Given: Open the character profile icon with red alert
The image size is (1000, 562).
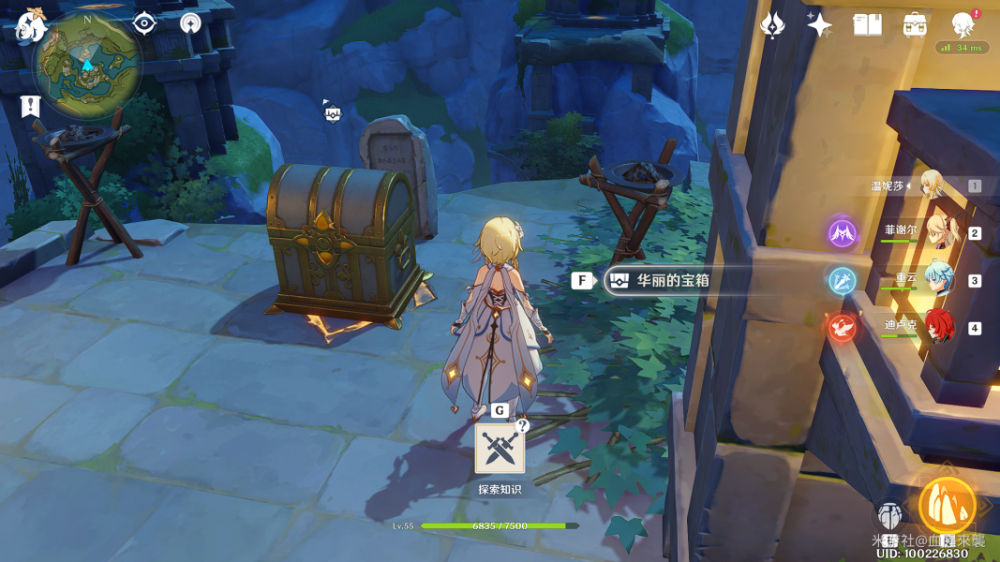Looking at the screenshot, I should (962, 25).
